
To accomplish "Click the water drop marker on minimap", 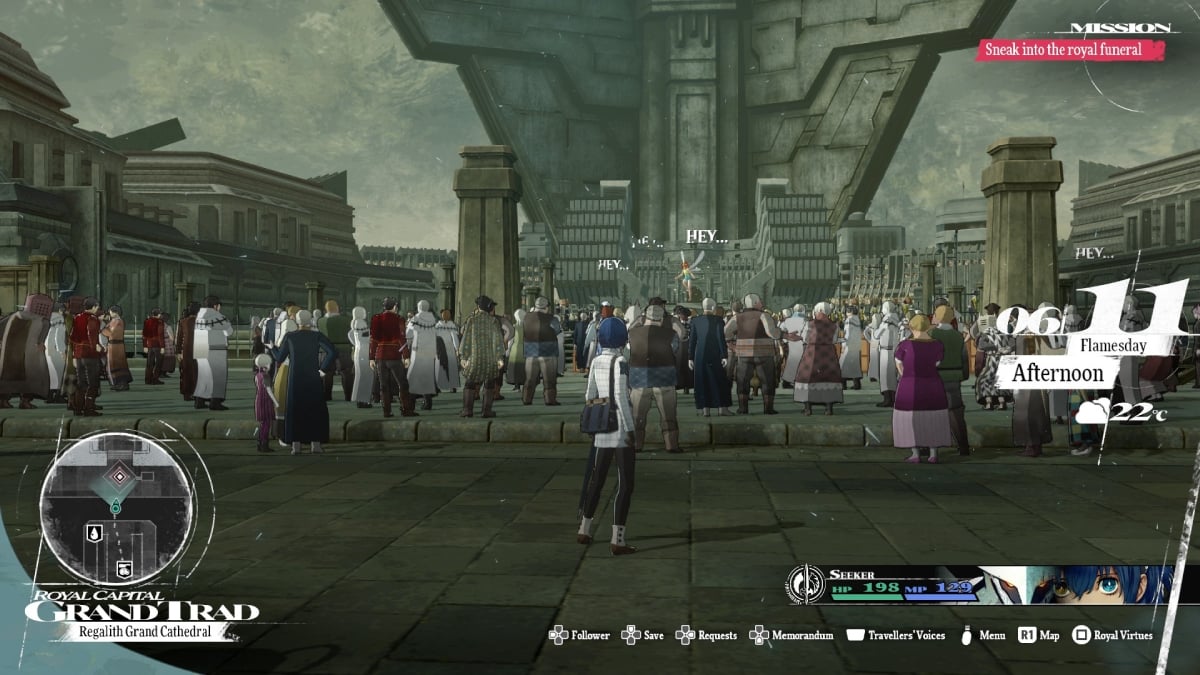I will 93,531.
